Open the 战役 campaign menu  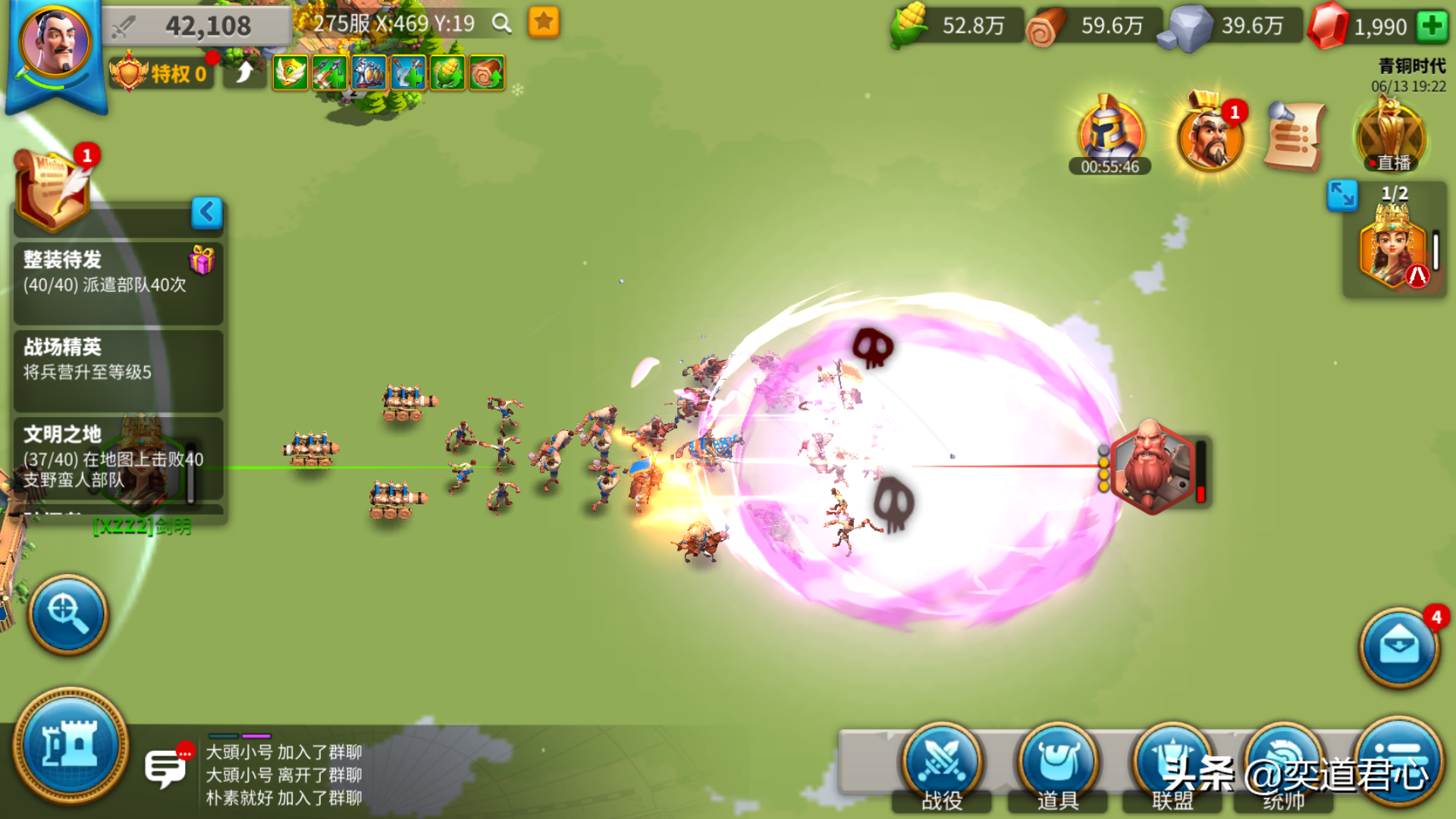tap(942, 767)
